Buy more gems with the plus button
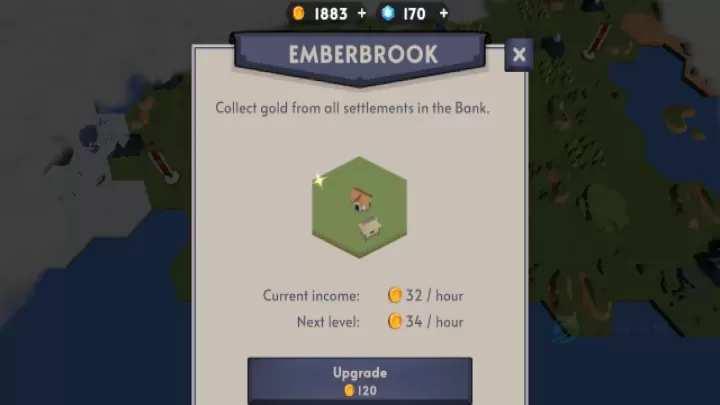This screenshot has height=405, width=720. [443, 13]
